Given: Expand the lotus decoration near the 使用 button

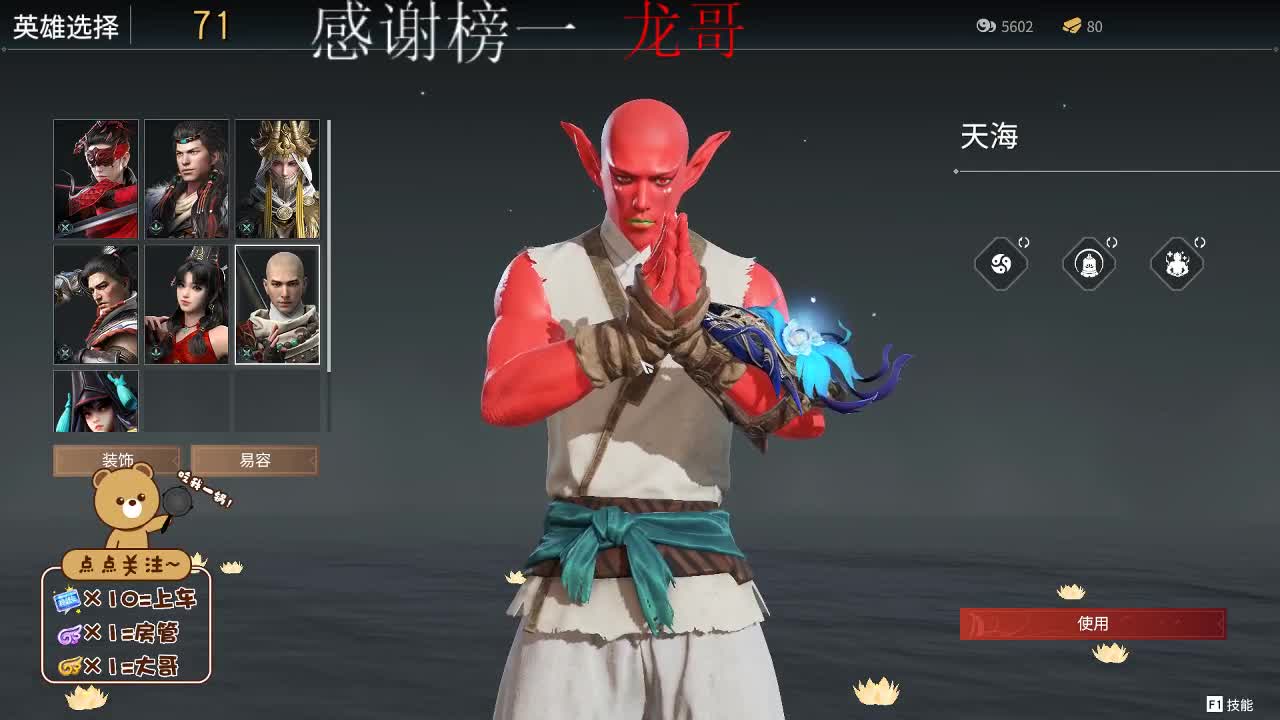Looking at the screenshot, I should (1071, 592).
